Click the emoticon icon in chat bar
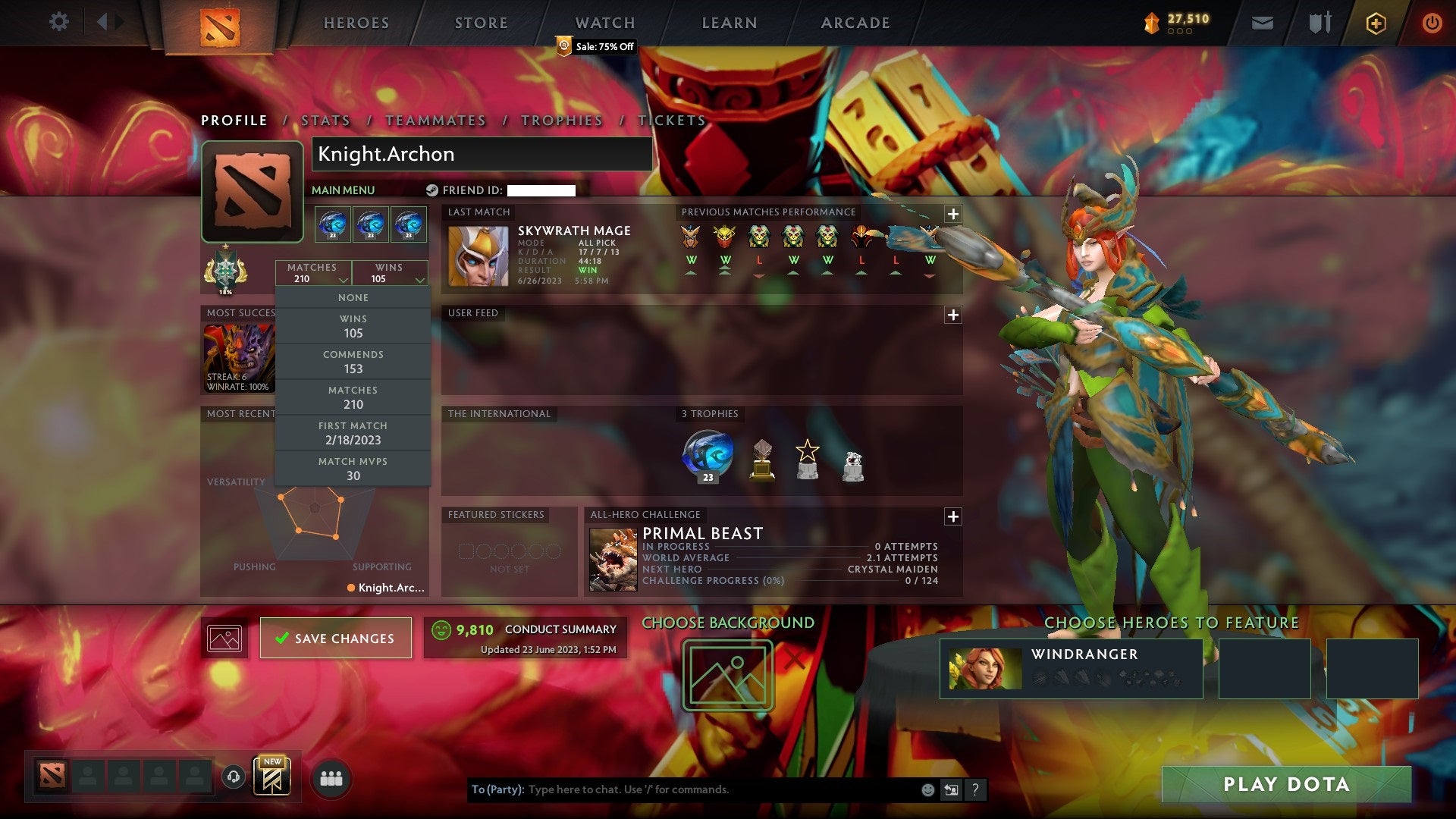The height and width of the screenshot is (819, 1456). click(x=927, y=789)
